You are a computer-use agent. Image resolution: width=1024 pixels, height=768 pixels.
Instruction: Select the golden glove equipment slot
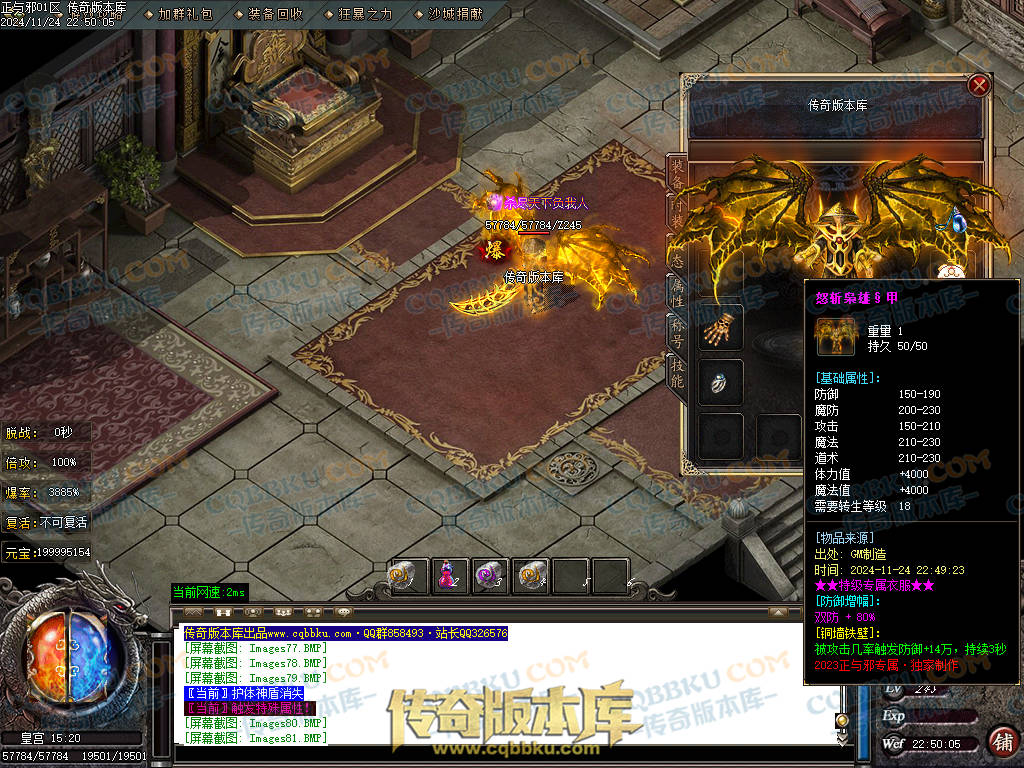click(720, 328)
